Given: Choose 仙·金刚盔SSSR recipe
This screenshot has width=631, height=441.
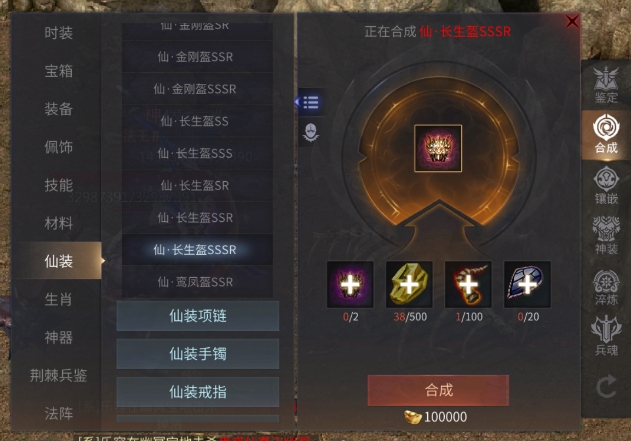Looking at the screenshot, I should point(197,89).
